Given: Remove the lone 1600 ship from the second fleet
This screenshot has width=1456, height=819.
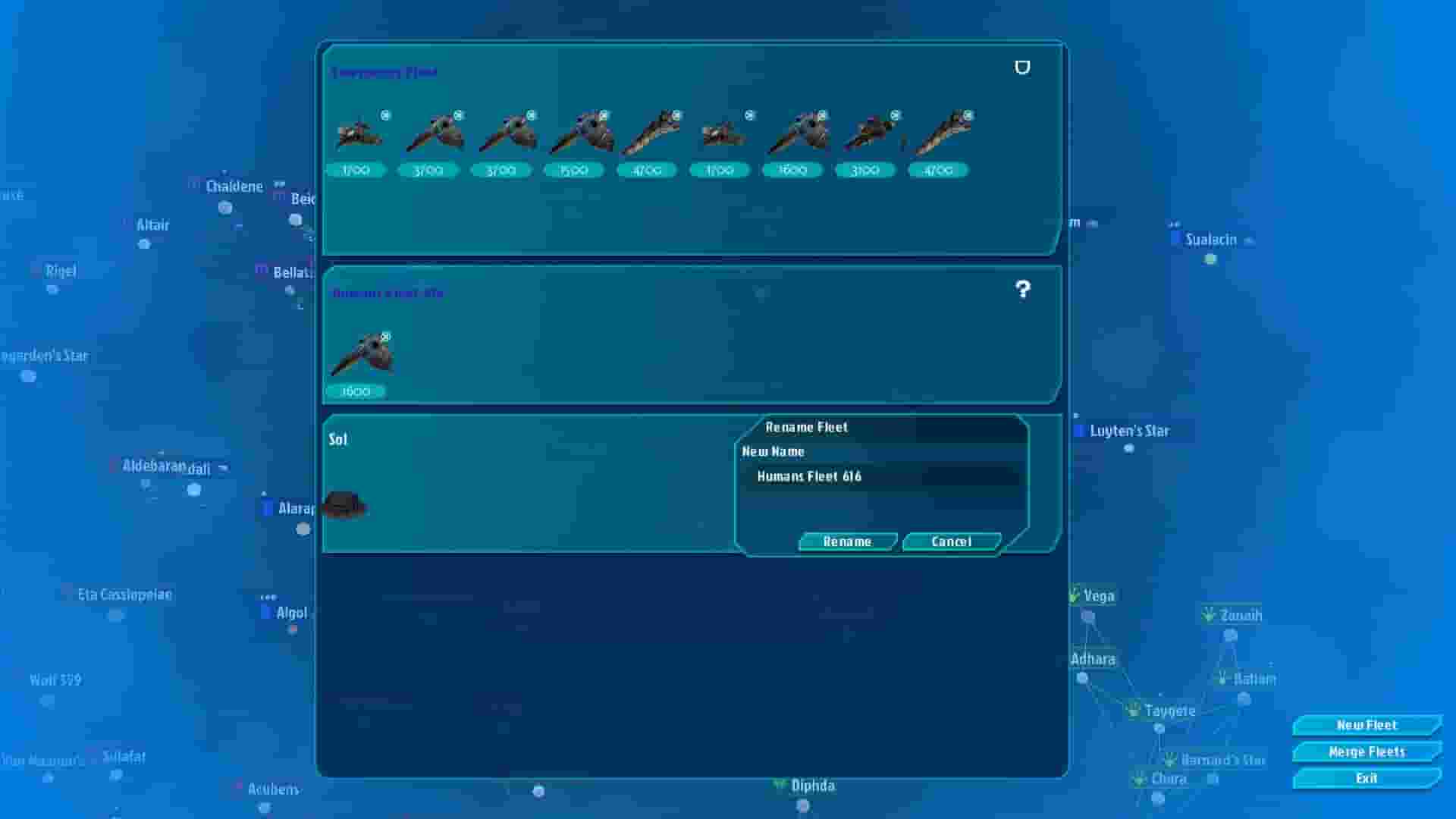Looking at the screenshot, I should (x=387, y=336).
